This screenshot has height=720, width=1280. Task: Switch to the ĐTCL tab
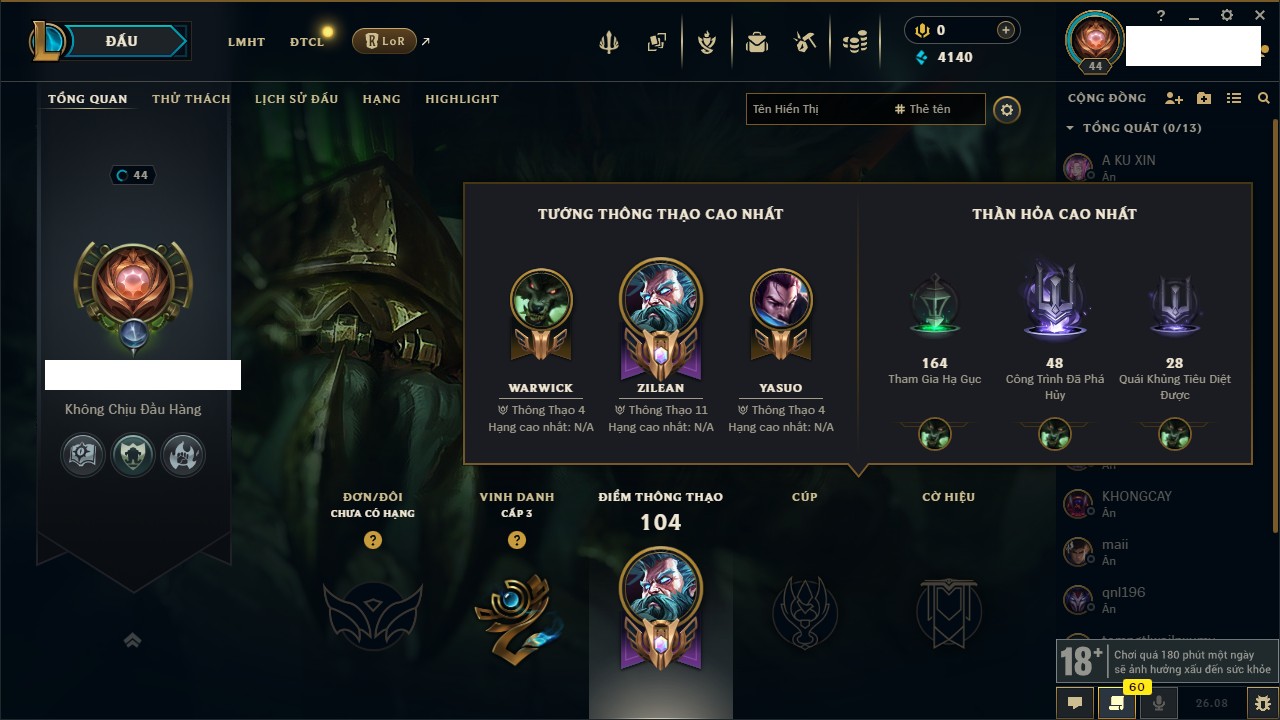tap(307, 42)
